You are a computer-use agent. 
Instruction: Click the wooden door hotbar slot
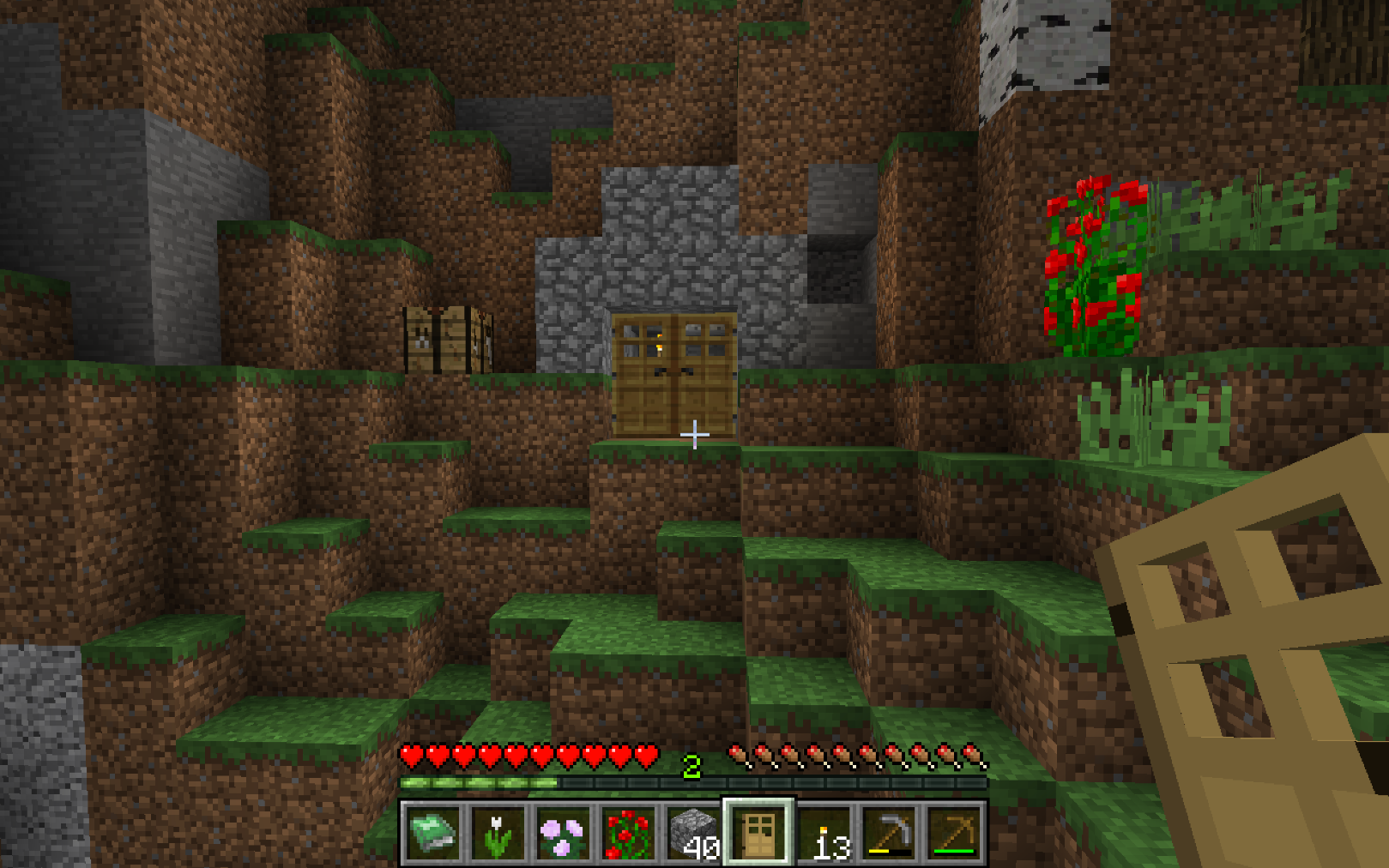(x=758, y=834)
